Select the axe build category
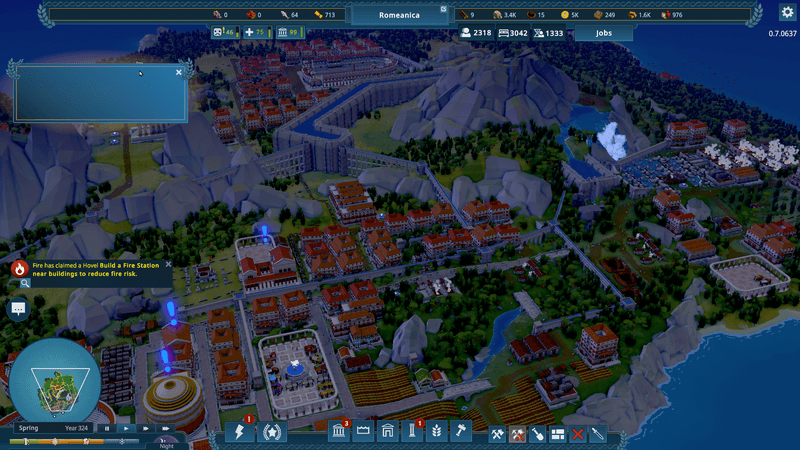The image size is (800, 450). (x=497, y=434)
